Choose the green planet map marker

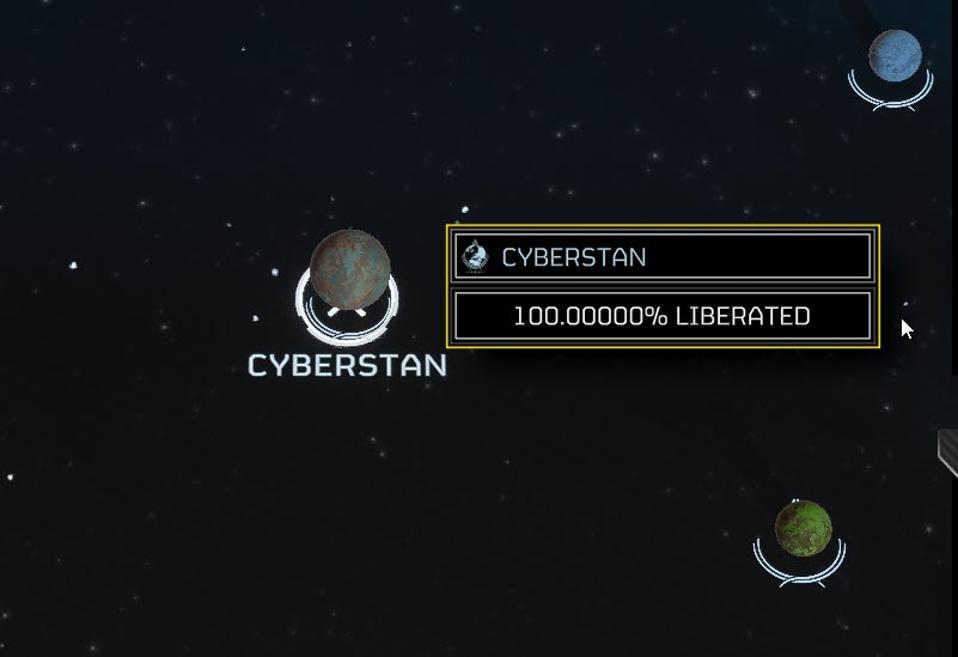click(x=802, y=529)
